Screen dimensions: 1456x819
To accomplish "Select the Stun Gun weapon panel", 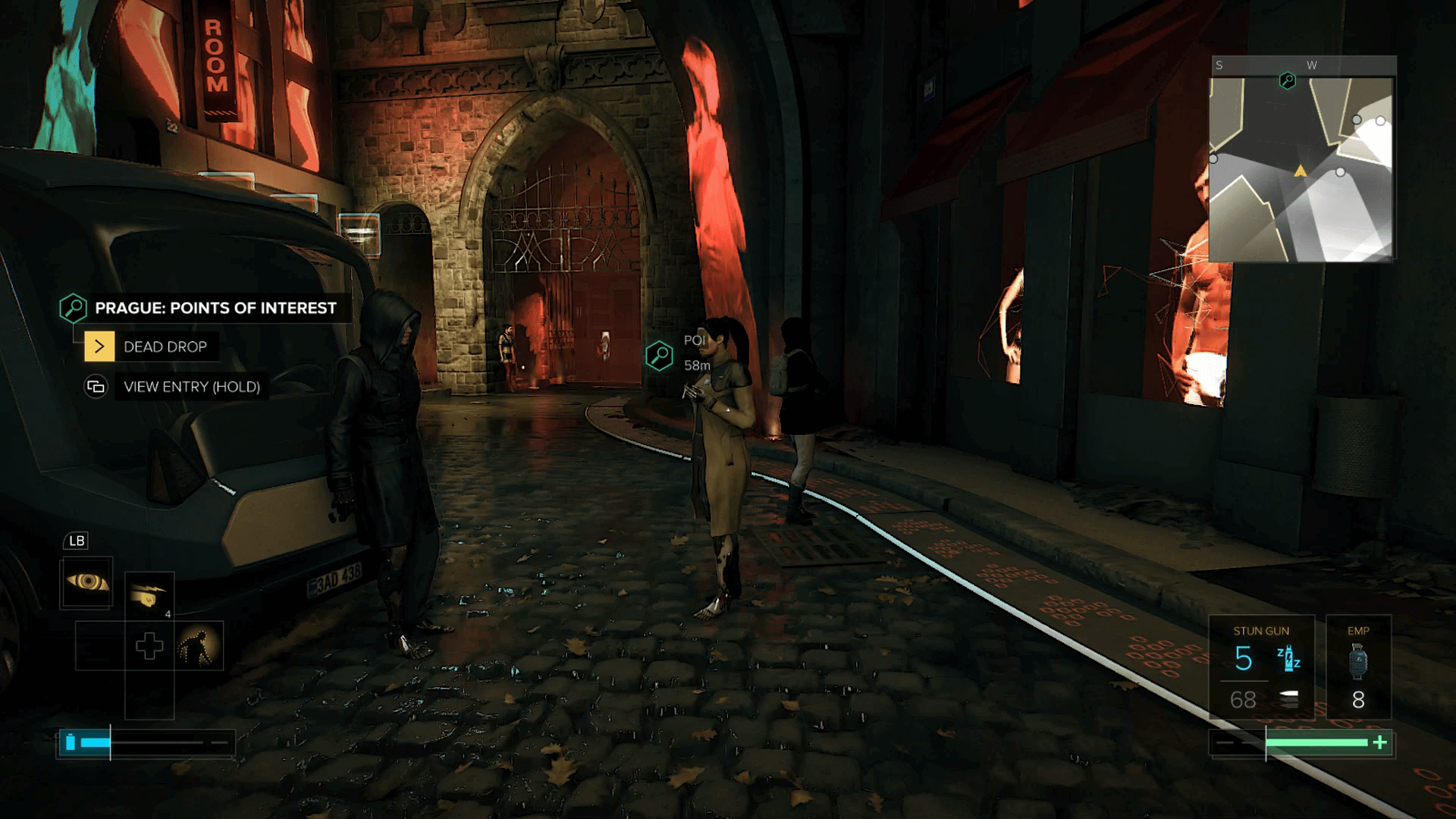I will click(x=1261, y=667).
